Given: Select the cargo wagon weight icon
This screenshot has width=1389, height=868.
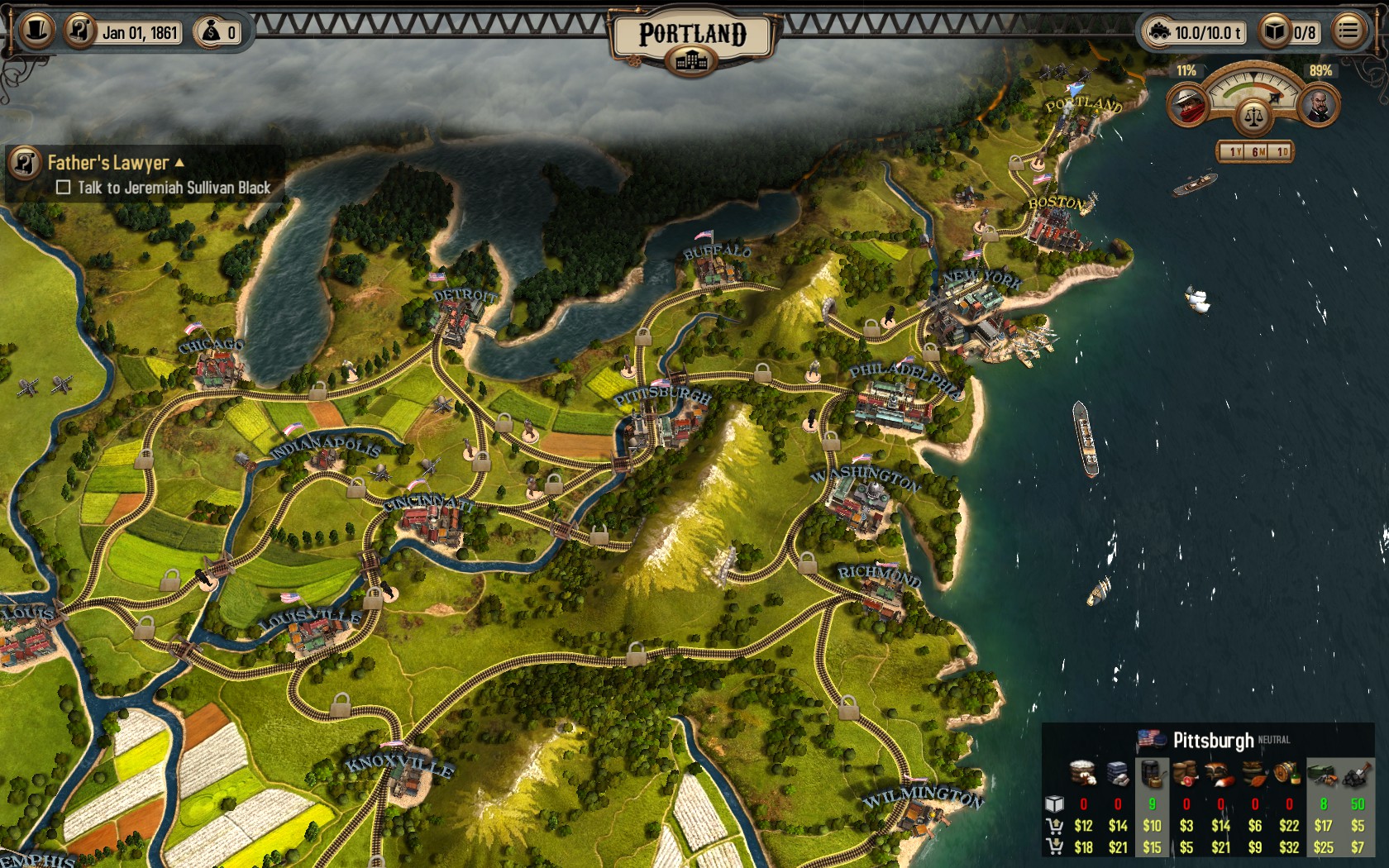Looking at the screenshot, I should pyautogui.click(x=1159, y=32).
